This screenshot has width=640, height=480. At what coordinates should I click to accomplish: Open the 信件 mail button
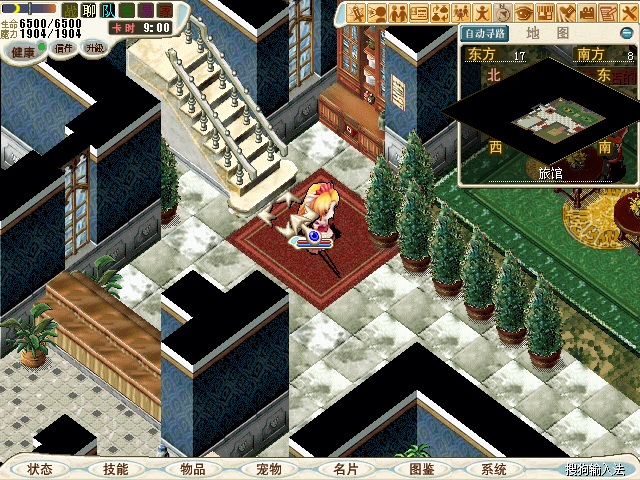(x=63, y=47)
